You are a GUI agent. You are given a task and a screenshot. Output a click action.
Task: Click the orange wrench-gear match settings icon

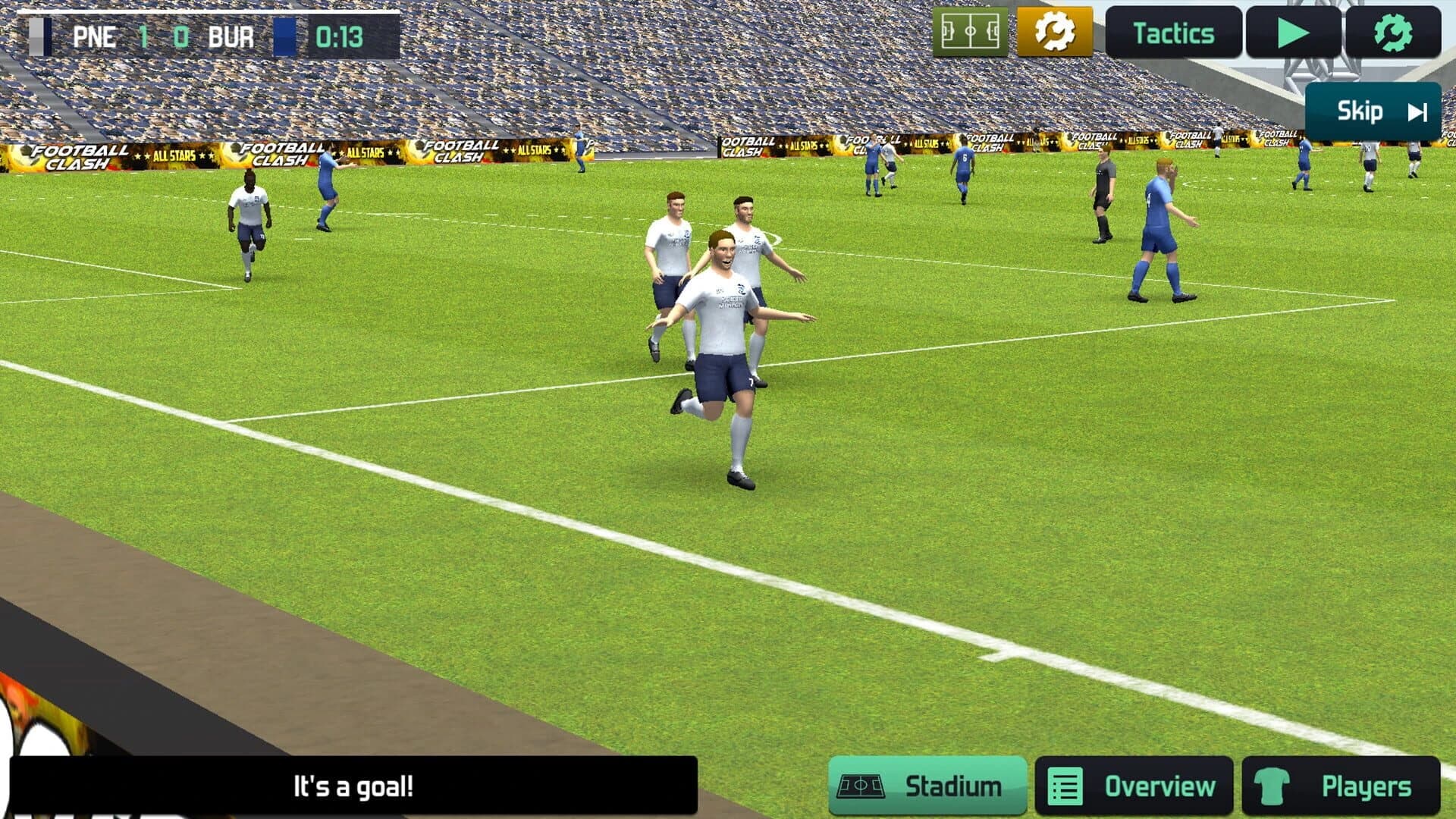[1056, 32]
